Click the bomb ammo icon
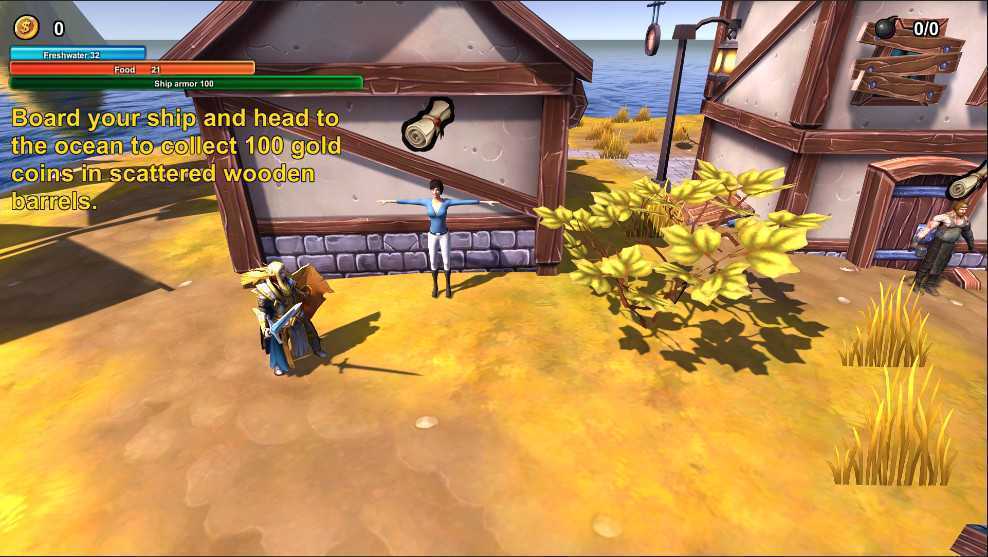The image size is (988, 557). 887,29
